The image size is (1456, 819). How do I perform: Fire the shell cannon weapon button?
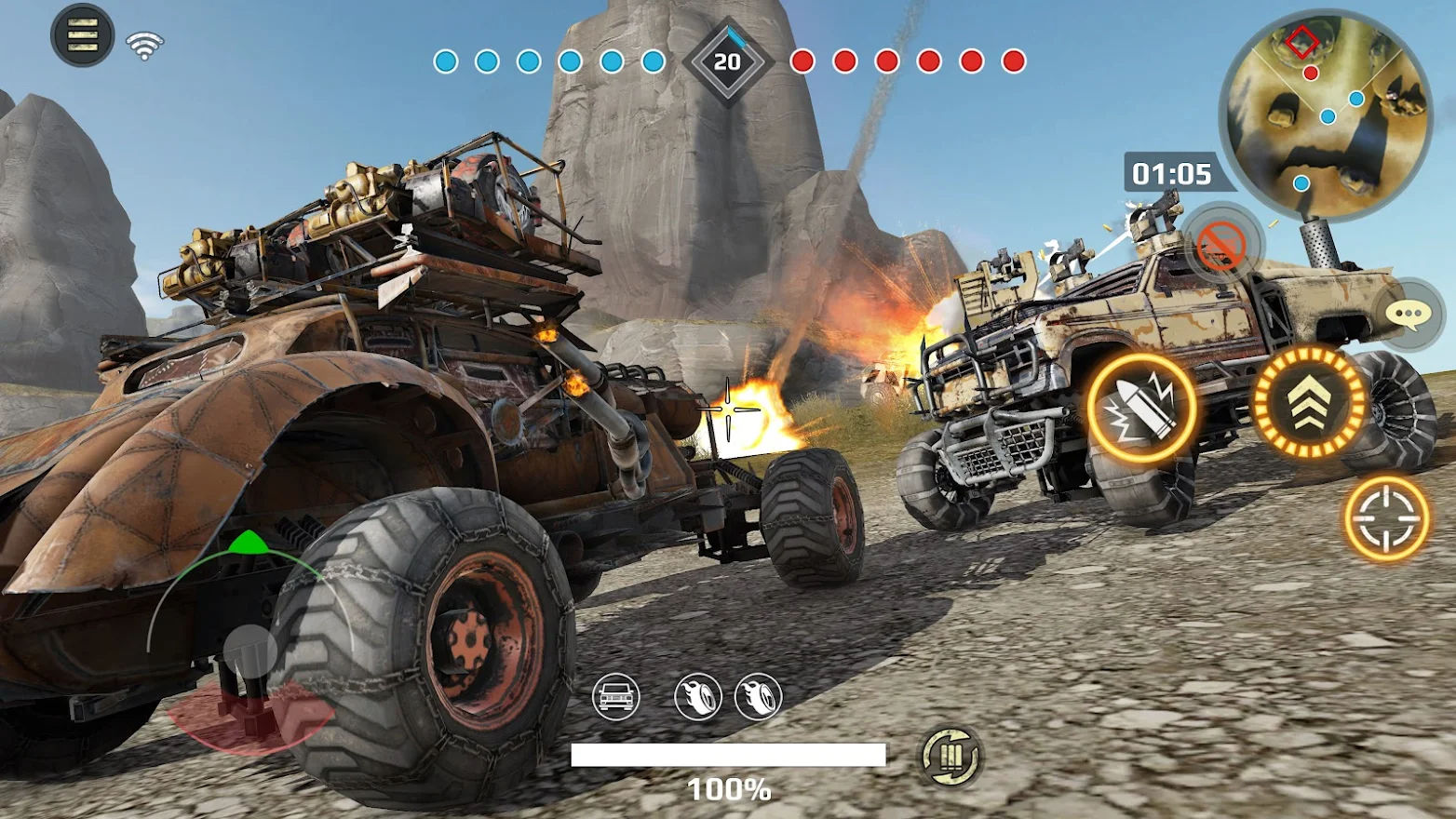click(x=1141, y=408)
